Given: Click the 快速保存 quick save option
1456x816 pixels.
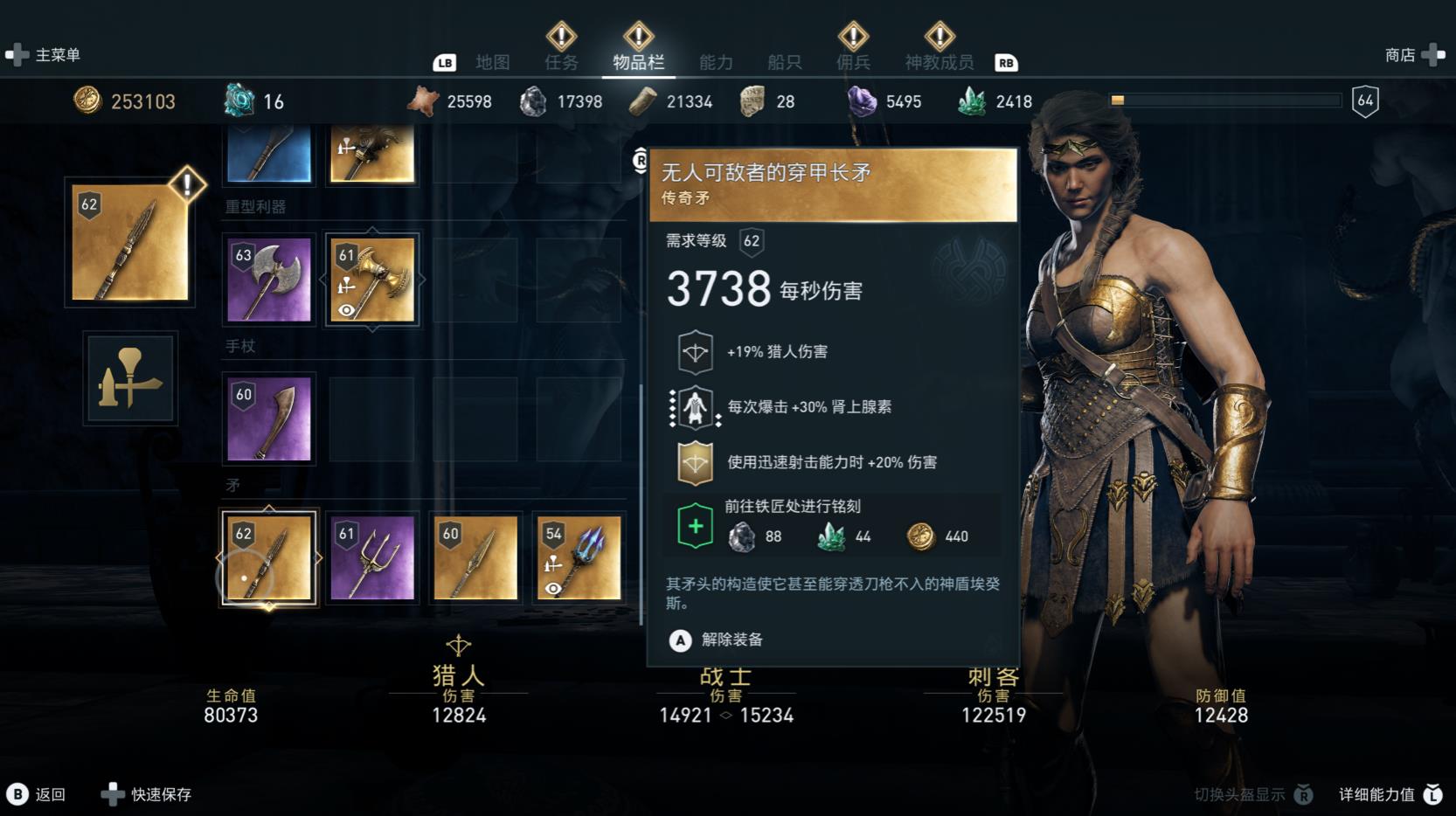Looking at the screenshot, I should click(149, 794).
